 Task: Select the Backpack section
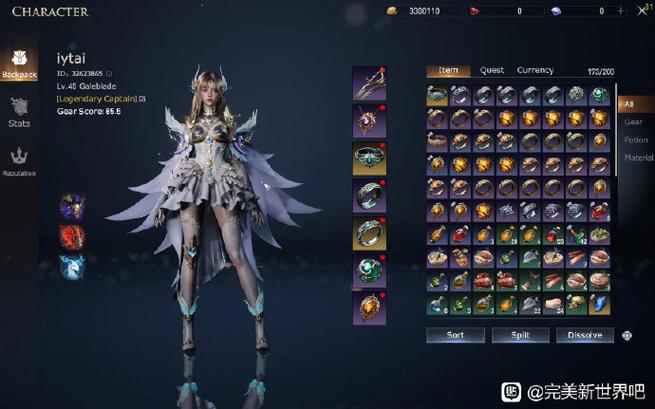coord(19,63)
